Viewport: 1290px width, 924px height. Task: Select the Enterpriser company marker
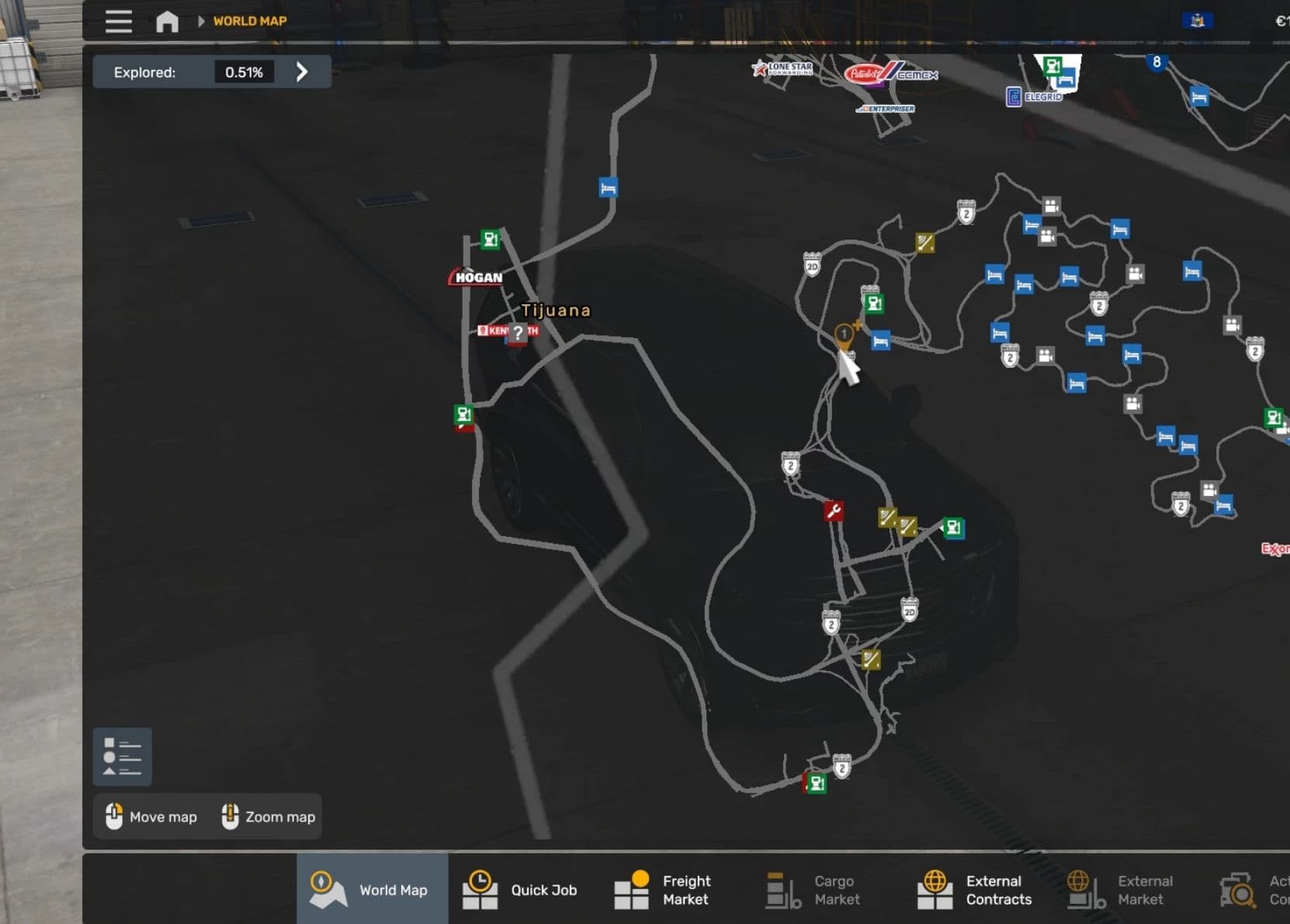click(887, 109)
